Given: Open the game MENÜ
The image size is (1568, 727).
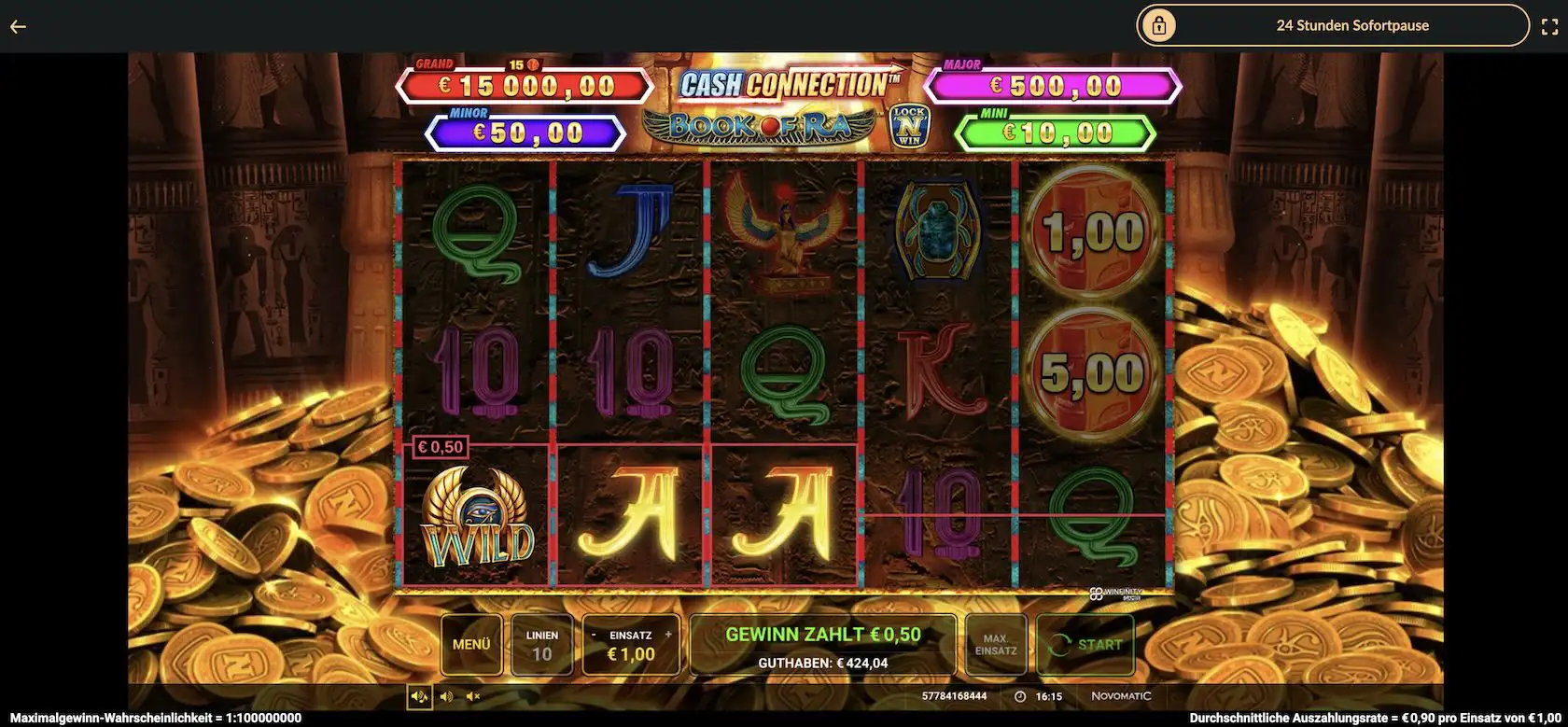Looking at the screenshot, I should (x=472, y=644).
